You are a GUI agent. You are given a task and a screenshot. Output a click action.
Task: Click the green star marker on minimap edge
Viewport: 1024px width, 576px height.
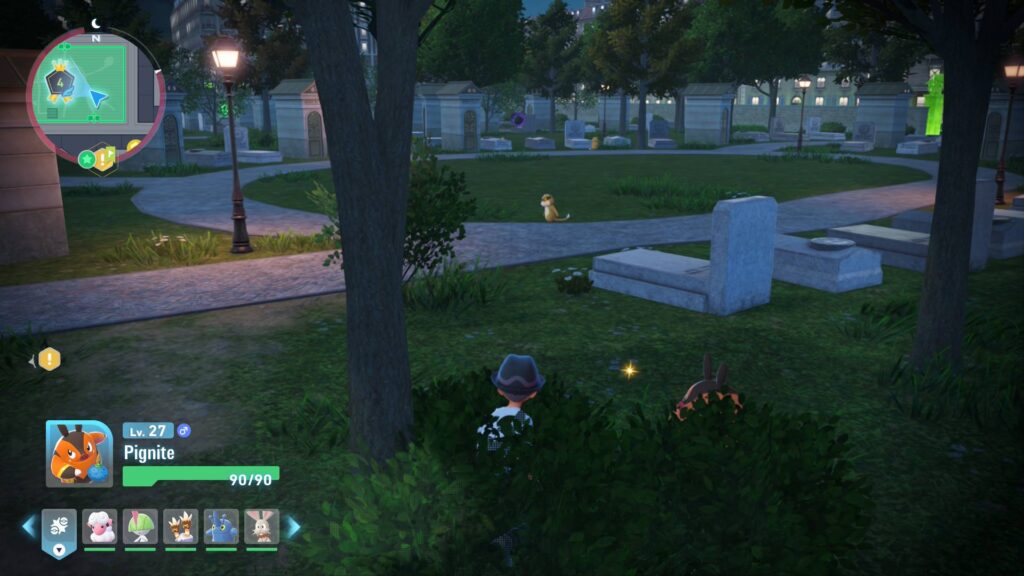point(86,158)
